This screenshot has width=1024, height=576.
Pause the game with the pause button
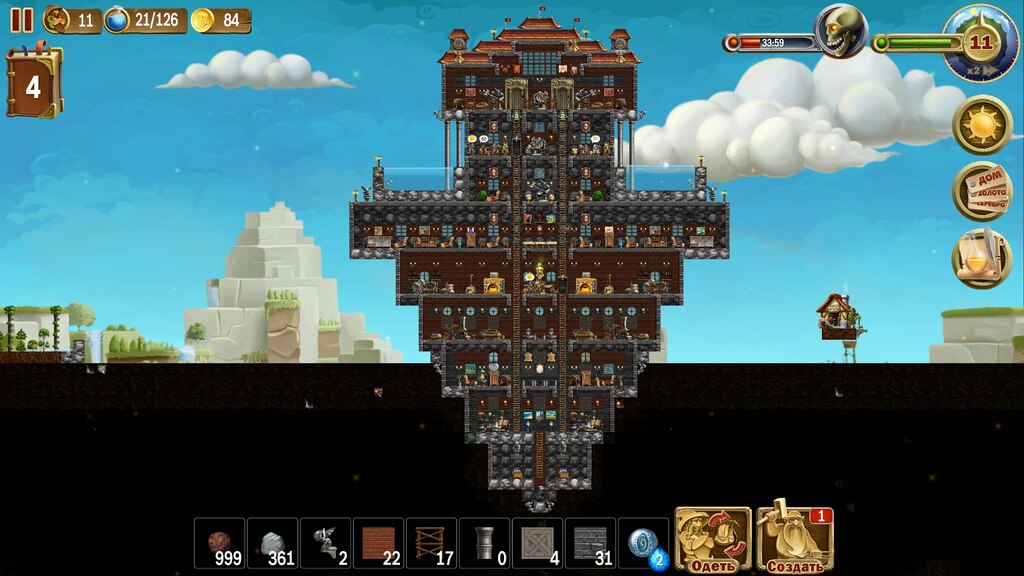tap(21, 20)
